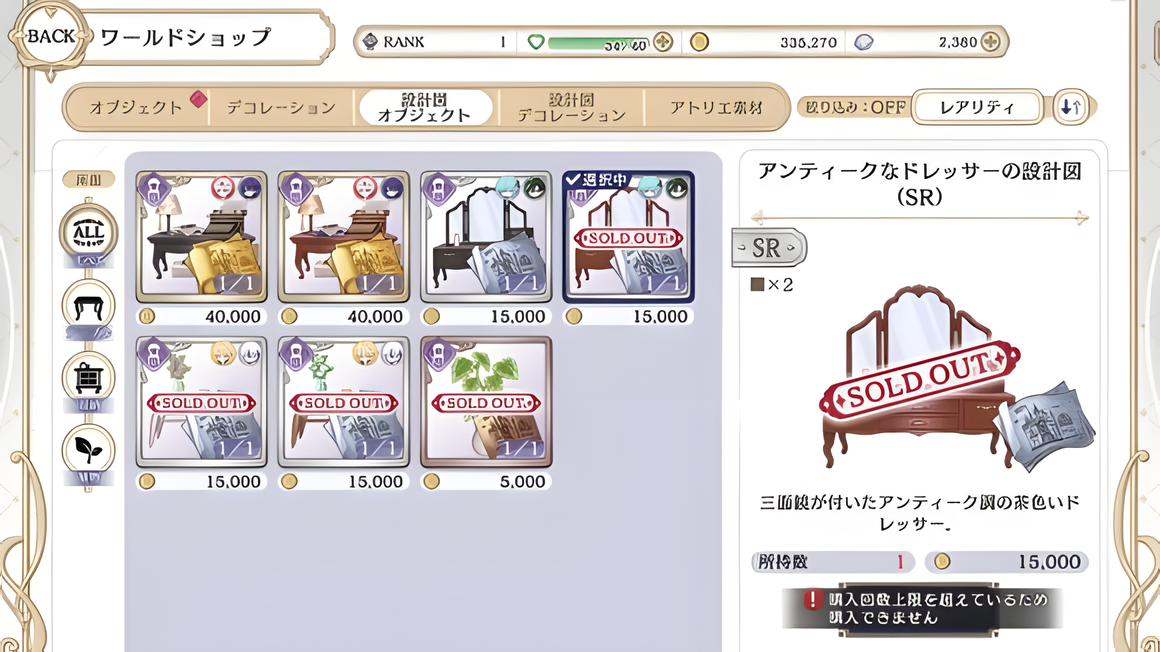The width and height of the screenshot is (1160, 652).
Task: Filter by the plant leaf category icon
Action: point(89,452)
